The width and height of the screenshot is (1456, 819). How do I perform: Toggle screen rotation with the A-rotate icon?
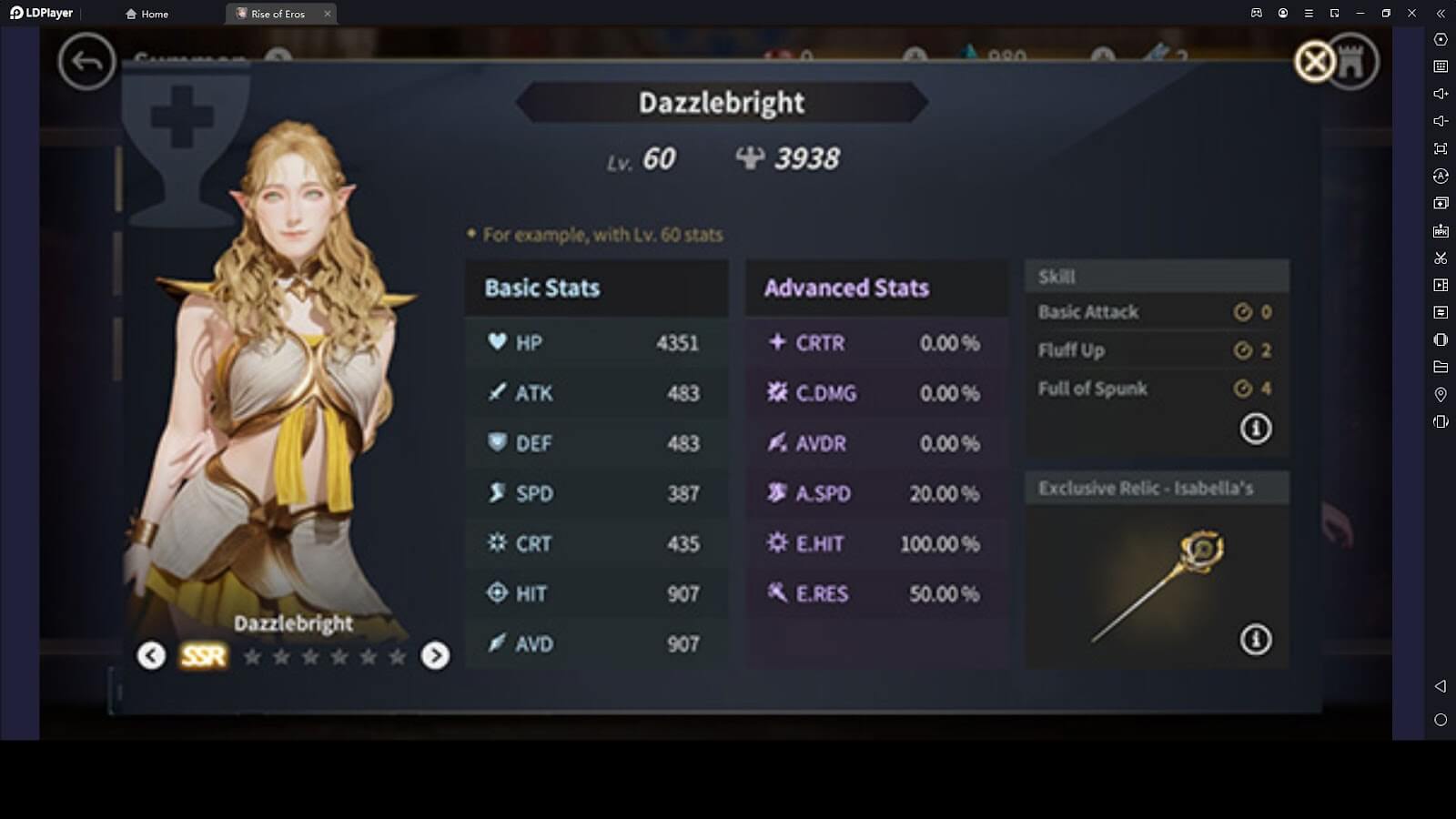1441,175
